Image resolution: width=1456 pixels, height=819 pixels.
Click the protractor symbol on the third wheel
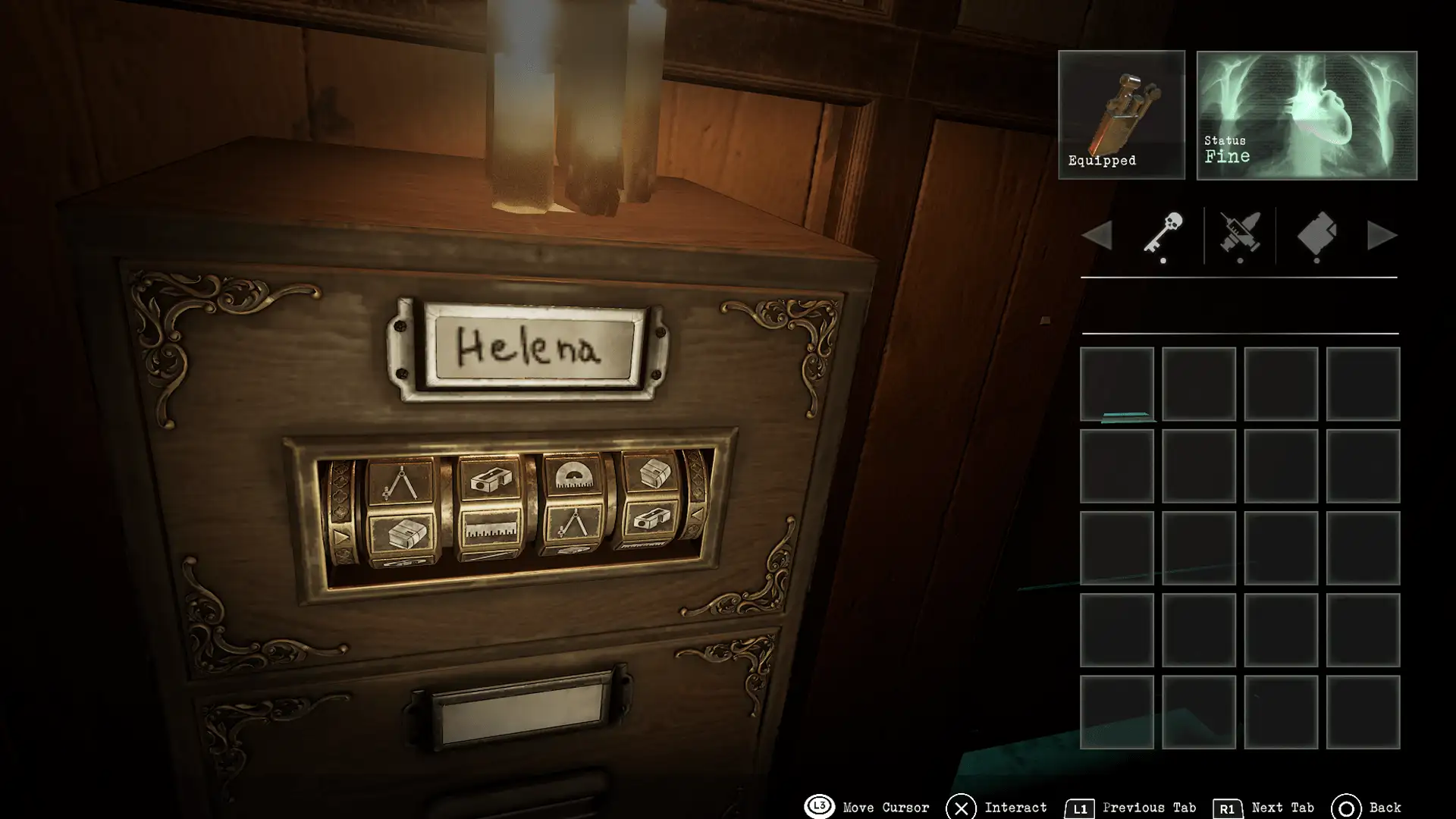pyautogui.click(x=574, y=474)
